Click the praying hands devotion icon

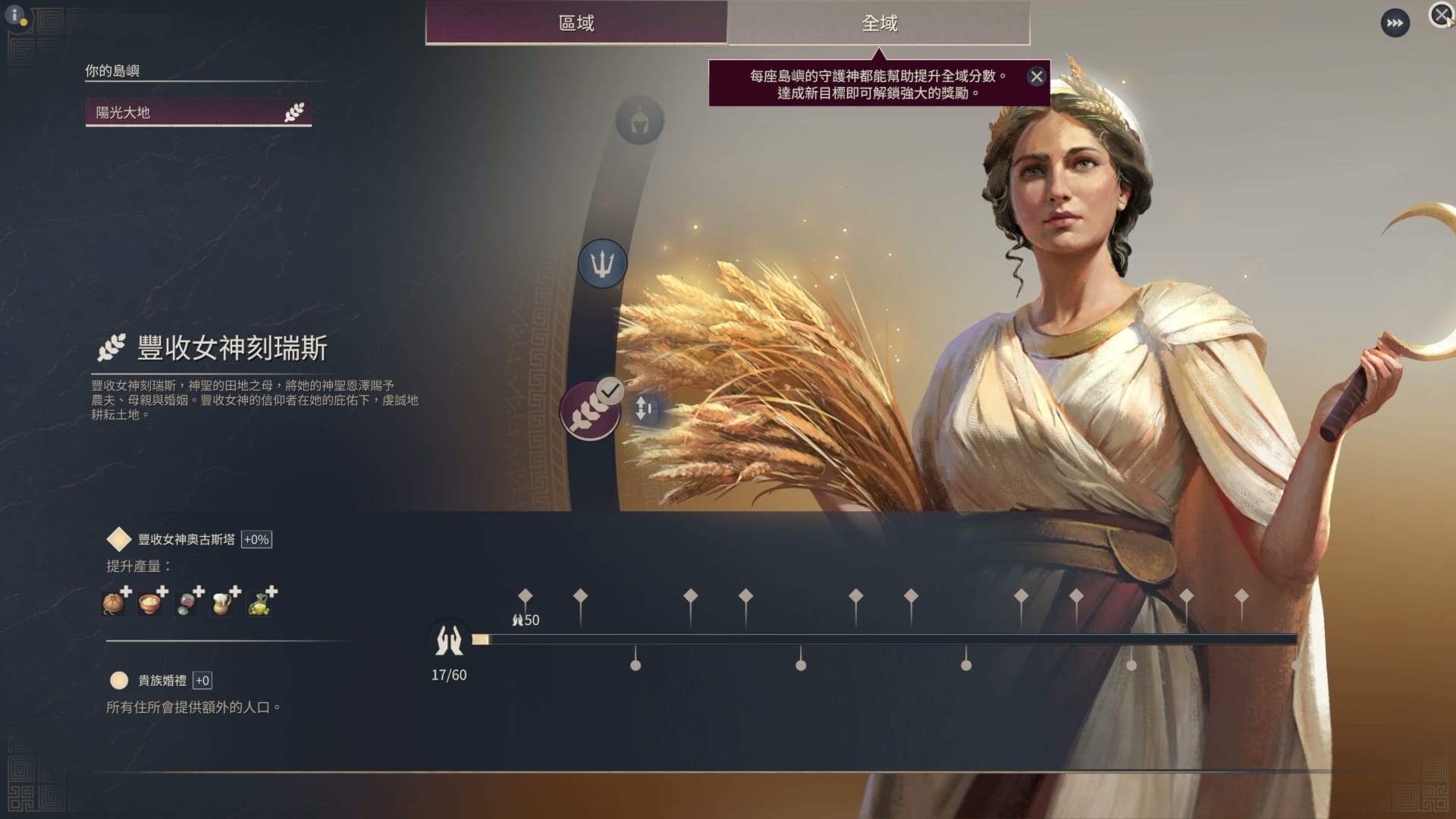pyautogui.click(x=448, y=640)
